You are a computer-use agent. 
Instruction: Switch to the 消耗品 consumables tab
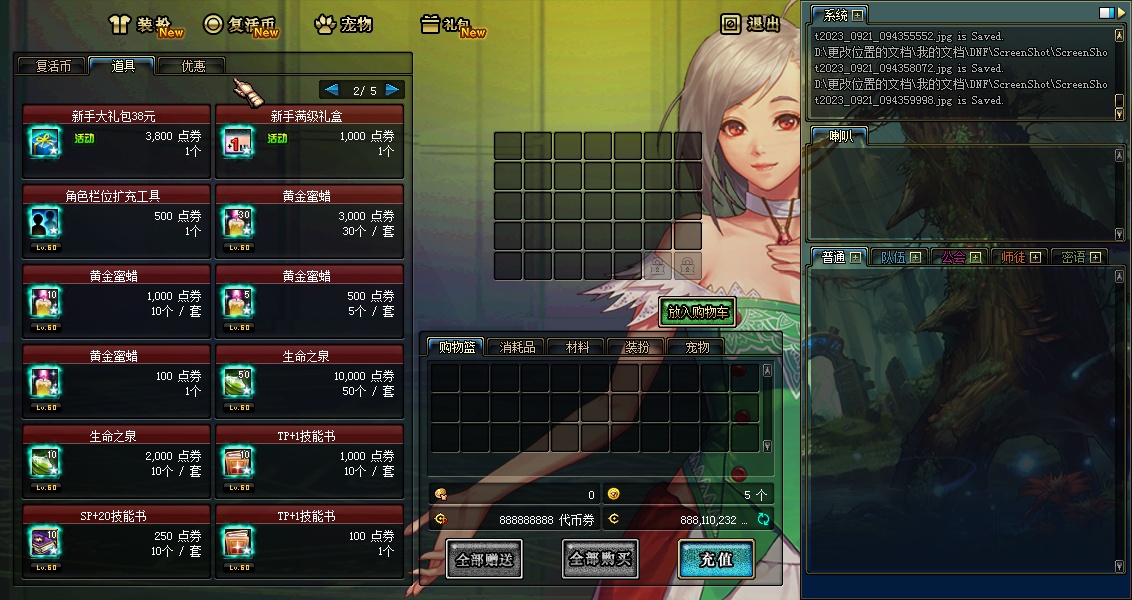click(517, 347)
